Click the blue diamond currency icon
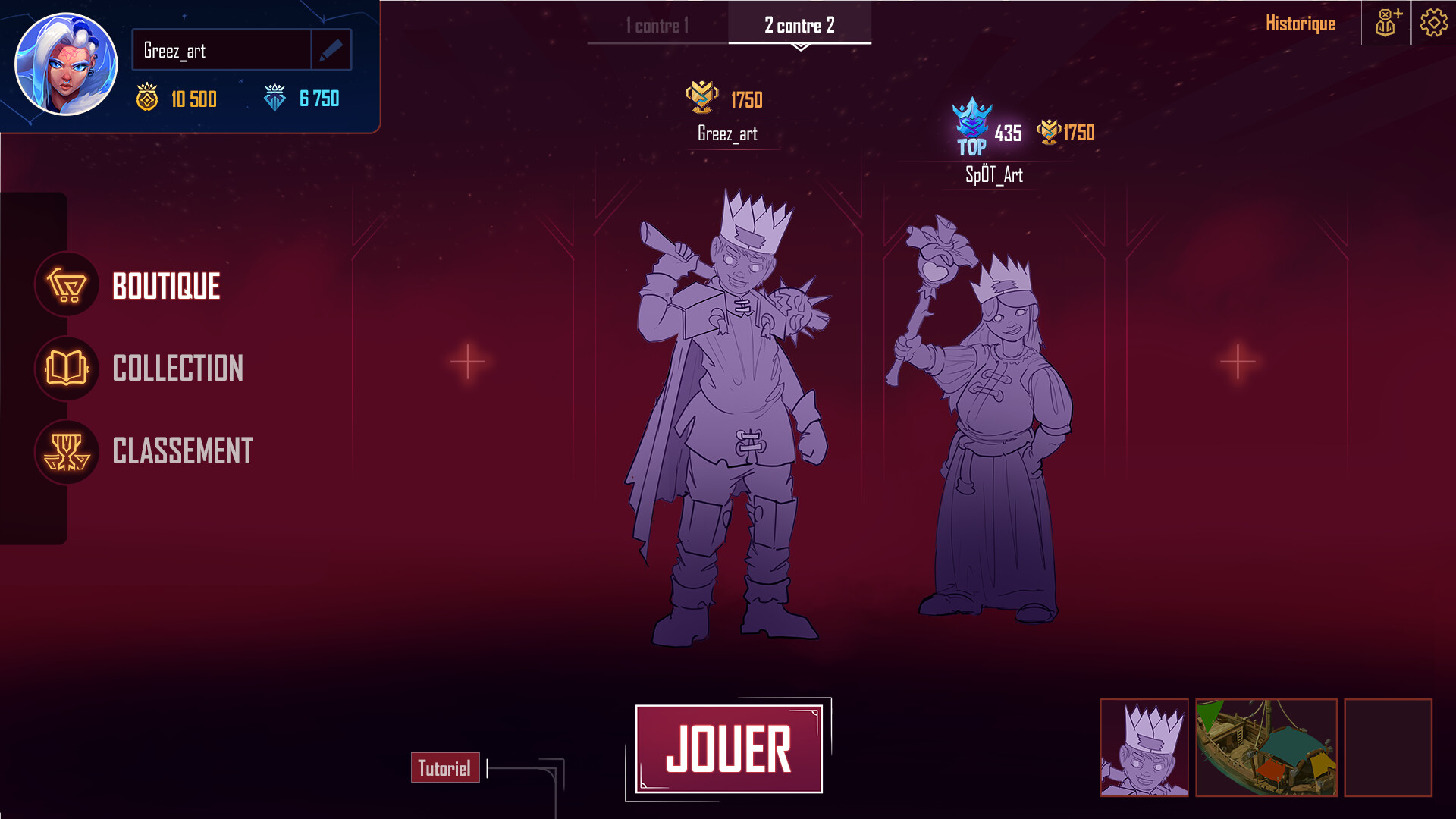Viewport: 1456px width, 819px height. 275,99
